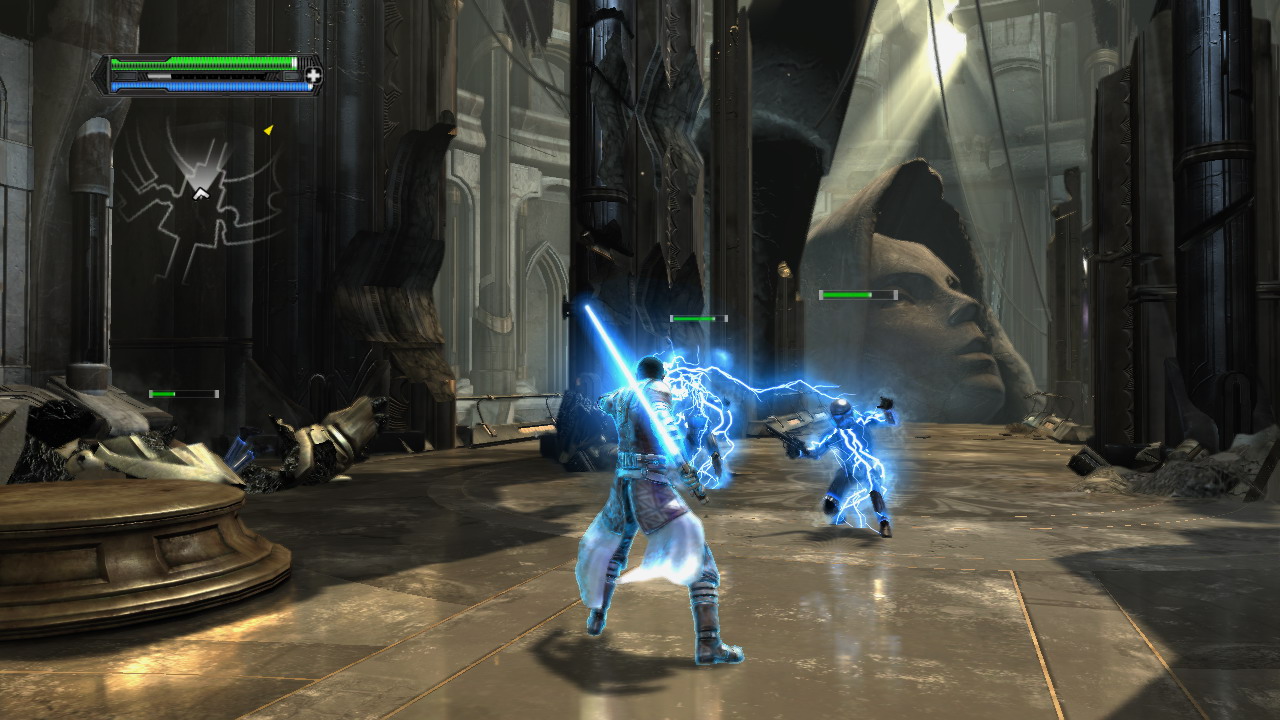This screenshot has width=1280, height=720.
Task: Click the plus icon beside the health bar
Action: point(312,75)
